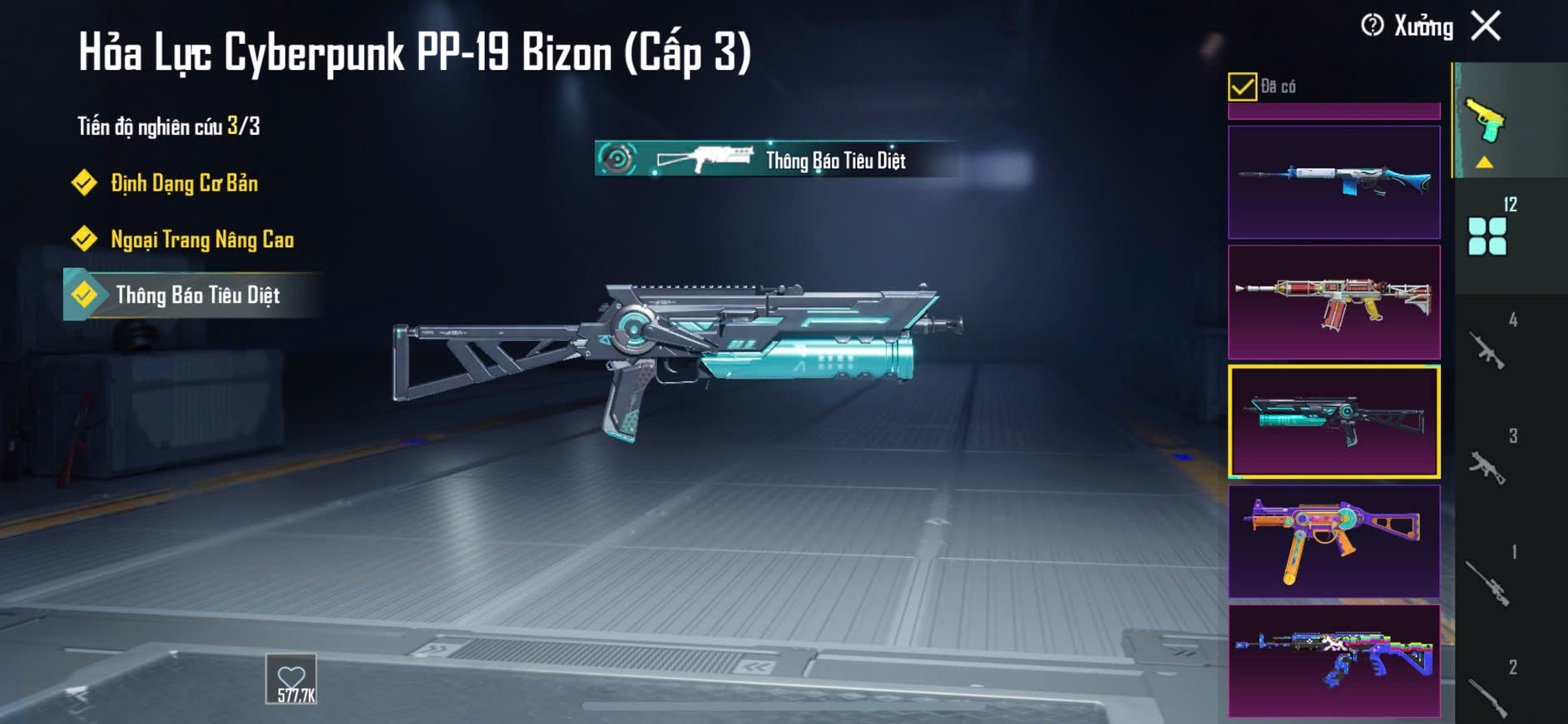Toggle the Đã có owned filter checkbox
The width and height of the screenshot is (1568, 724).
coord(1242,87)
